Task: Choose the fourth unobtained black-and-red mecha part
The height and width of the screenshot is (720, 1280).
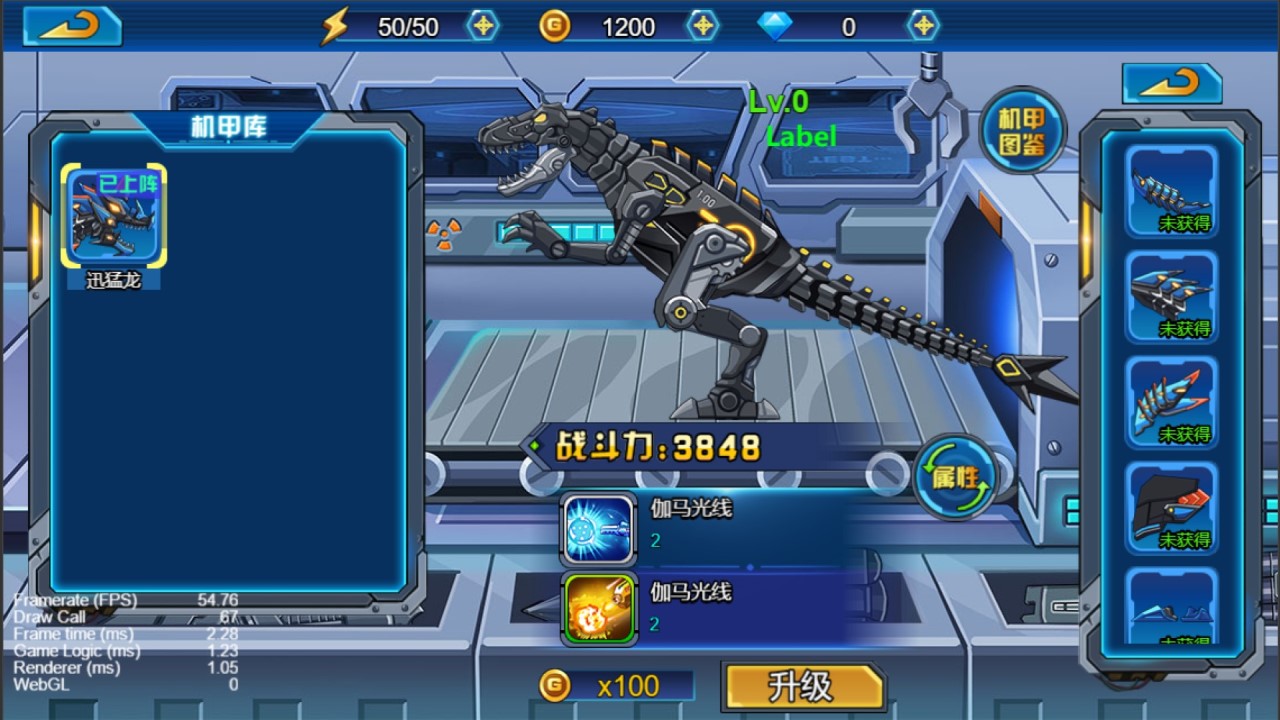Action: 1172,508
